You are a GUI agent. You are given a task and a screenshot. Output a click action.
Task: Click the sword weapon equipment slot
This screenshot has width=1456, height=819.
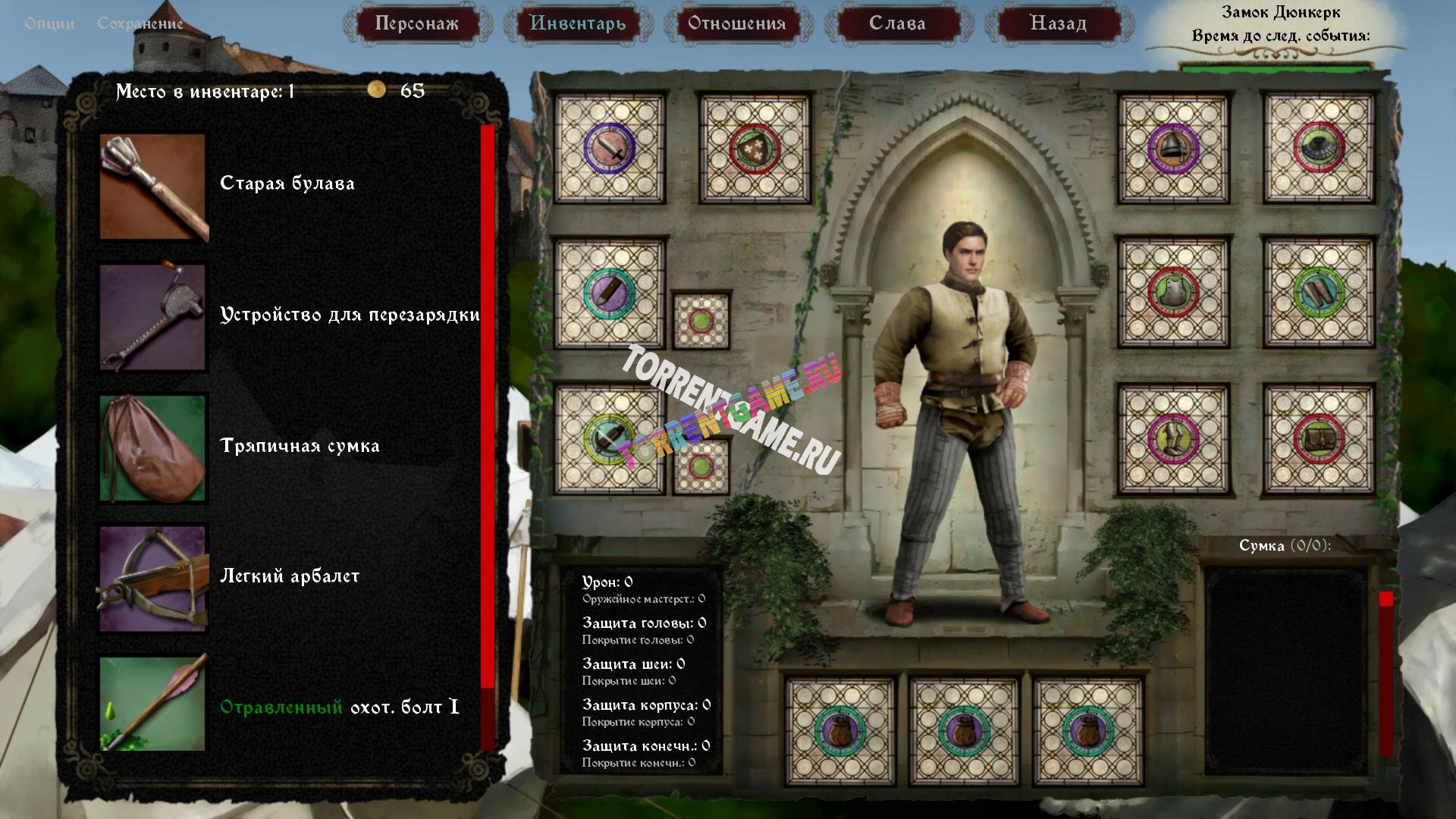click(x=609, y=149)
